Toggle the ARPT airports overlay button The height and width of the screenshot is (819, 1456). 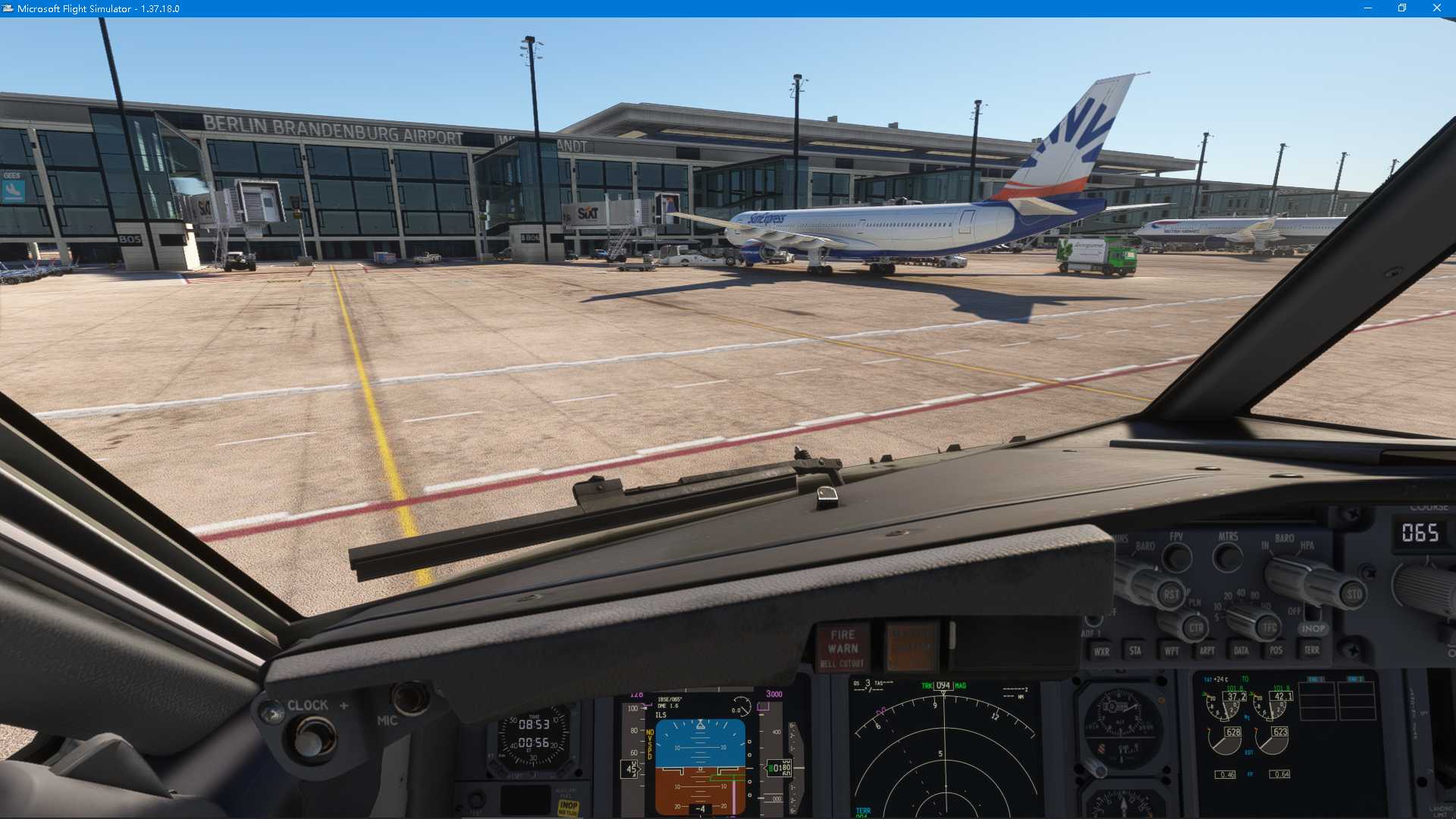coord(1207,651)
